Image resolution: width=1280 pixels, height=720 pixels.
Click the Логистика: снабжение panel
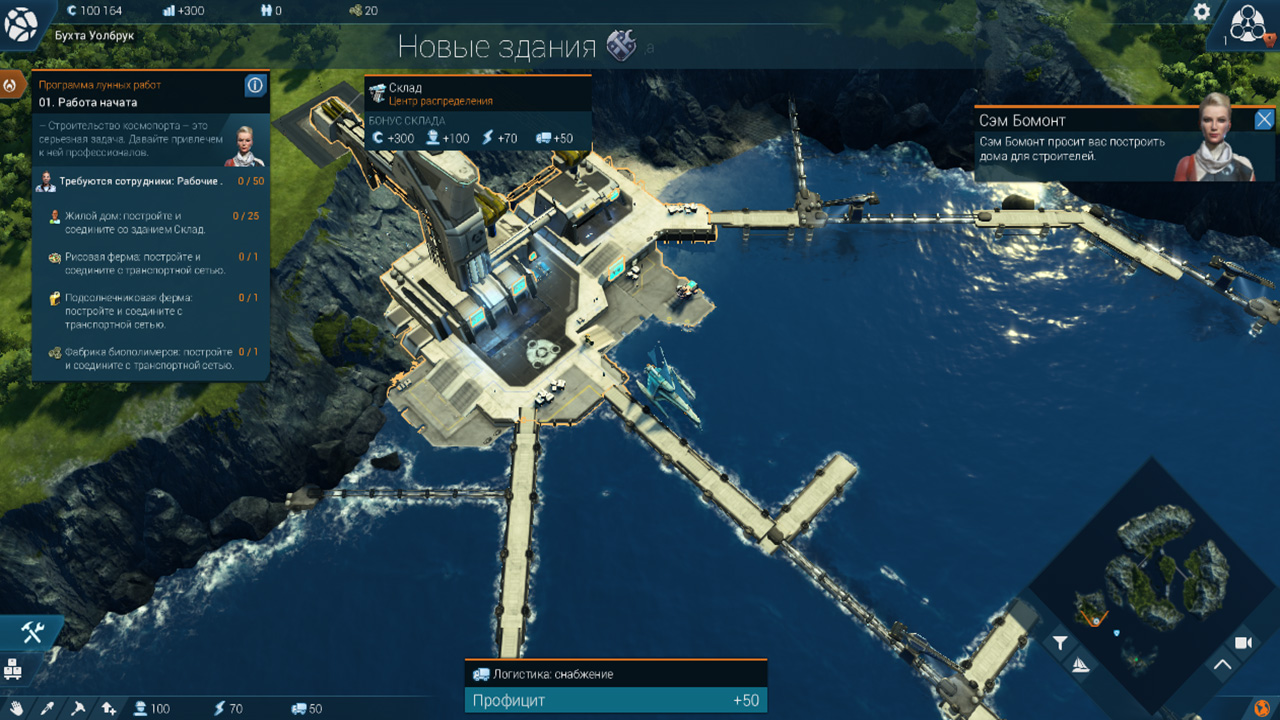coord(616,675)
